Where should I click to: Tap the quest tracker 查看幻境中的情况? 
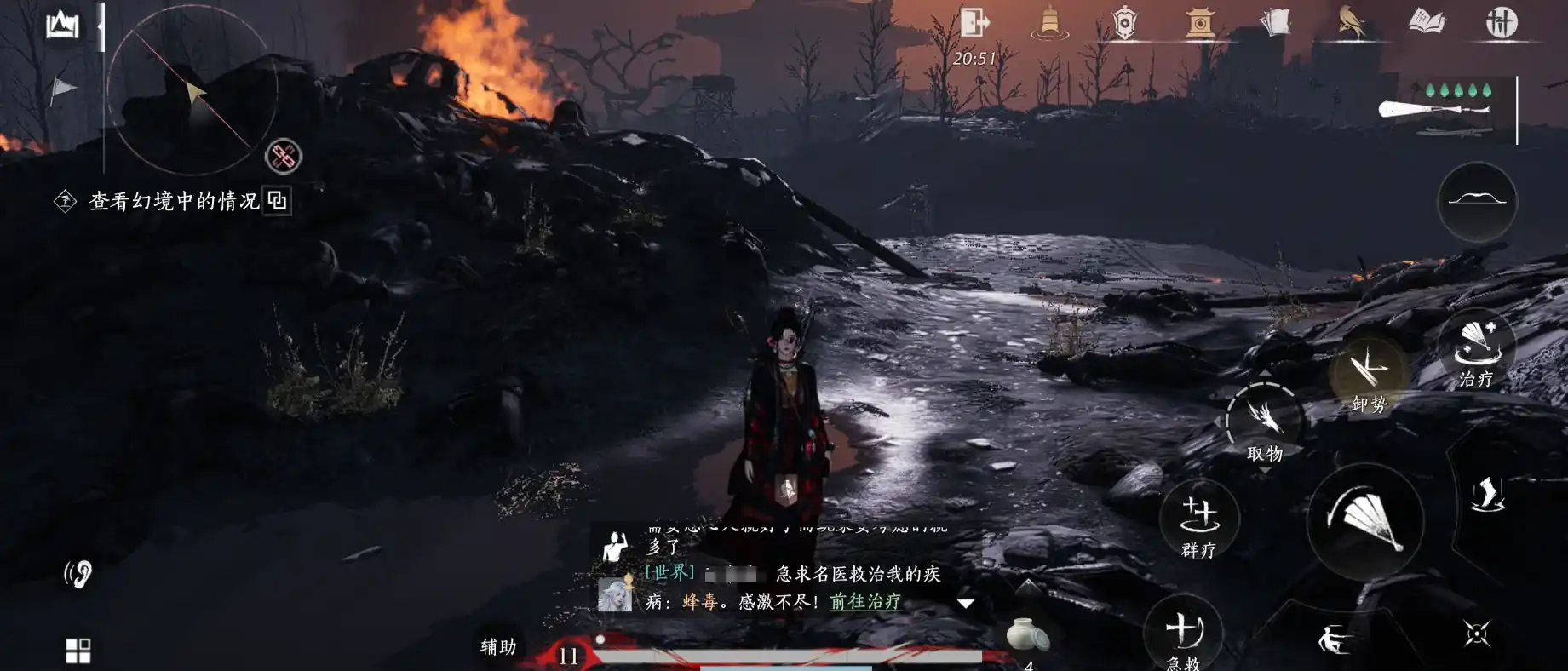pos(174,201)
